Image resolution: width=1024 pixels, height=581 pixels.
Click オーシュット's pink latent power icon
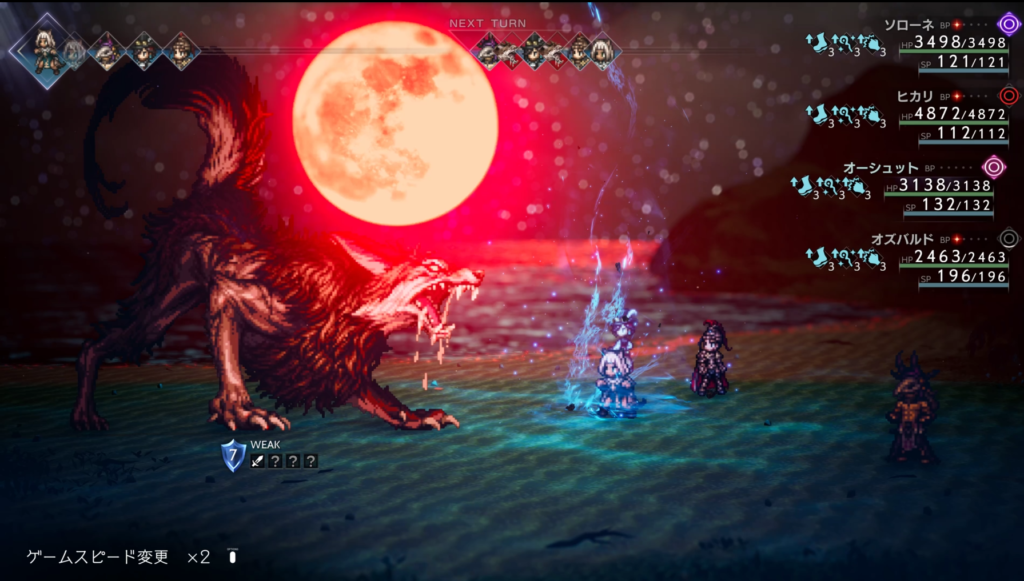pyautogui.click(x=993, y=167)
